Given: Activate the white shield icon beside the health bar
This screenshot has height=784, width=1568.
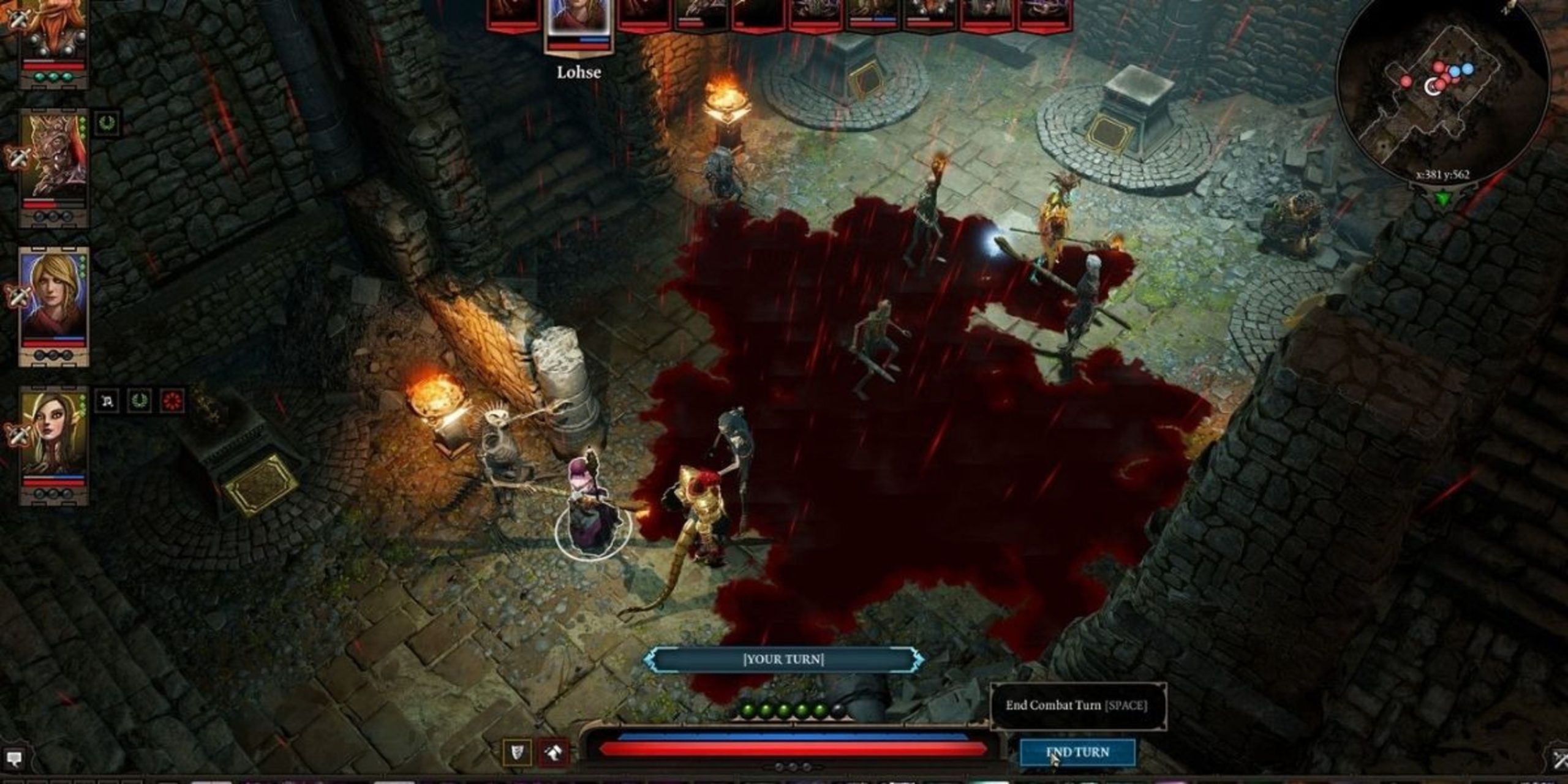Looking at the screenshot, I should [x=518, y=752].
